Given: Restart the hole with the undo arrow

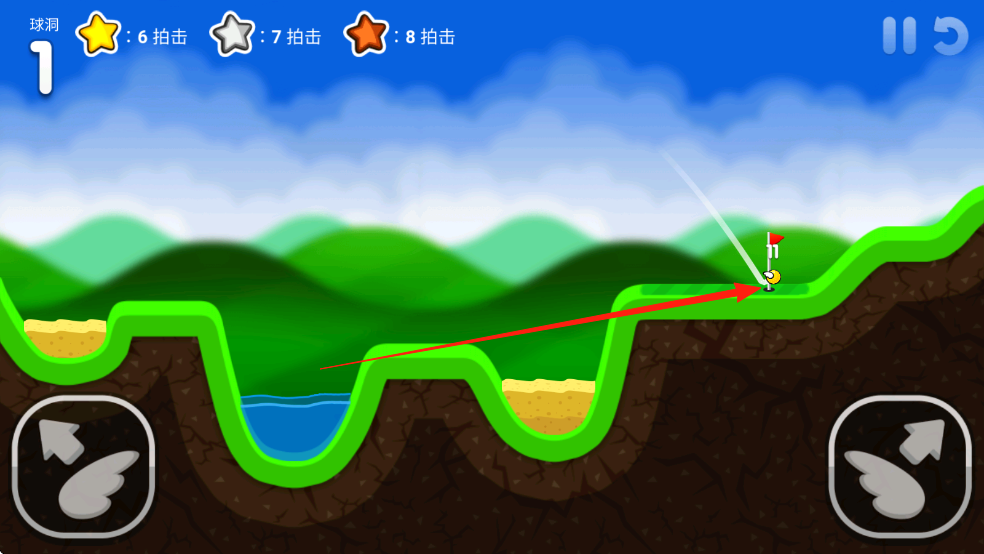Looking at the screenshot, I should pos(950,36).
